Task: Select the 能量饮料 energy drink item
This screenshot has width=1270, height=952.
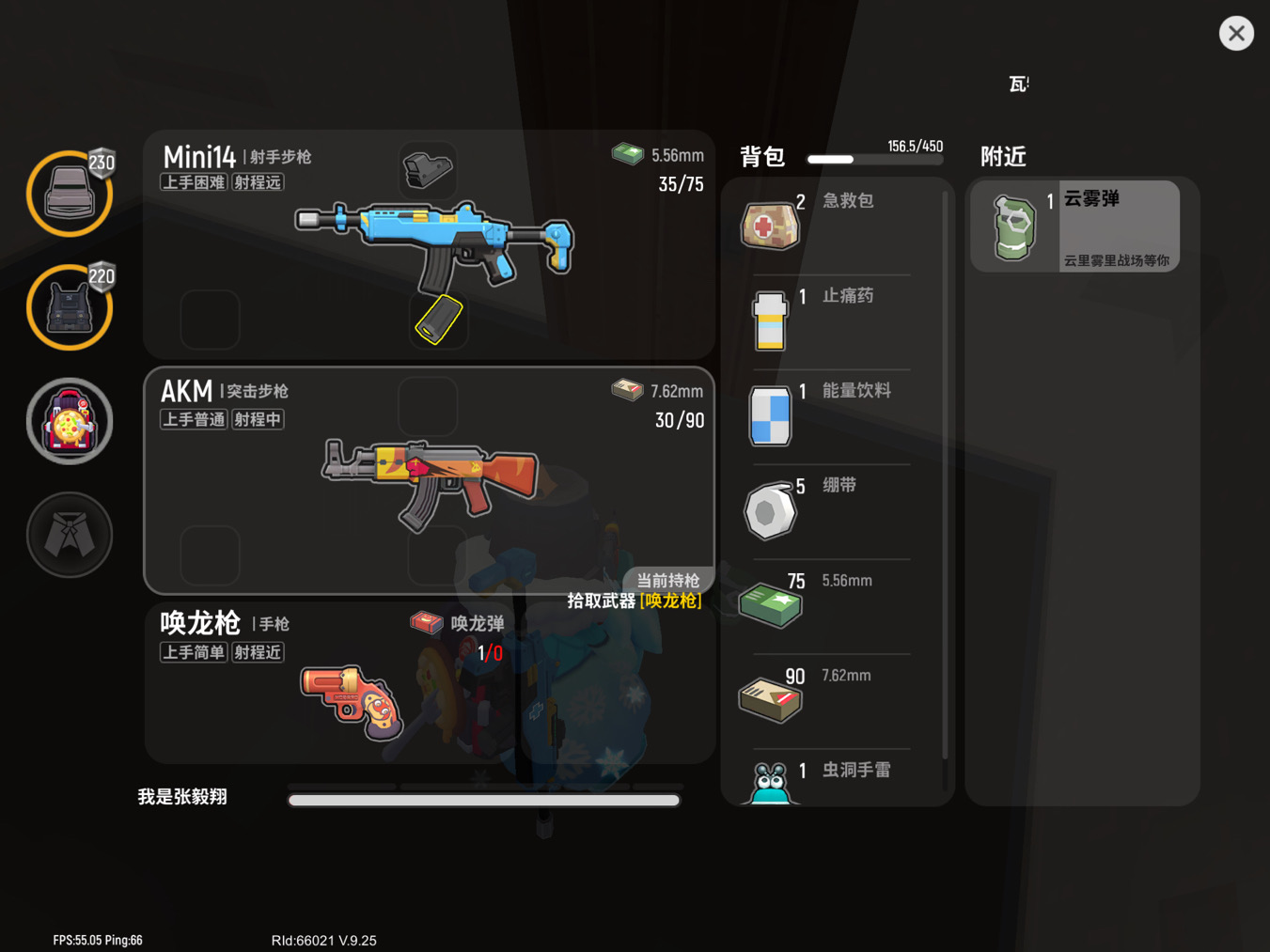Action: pos(770,414)
